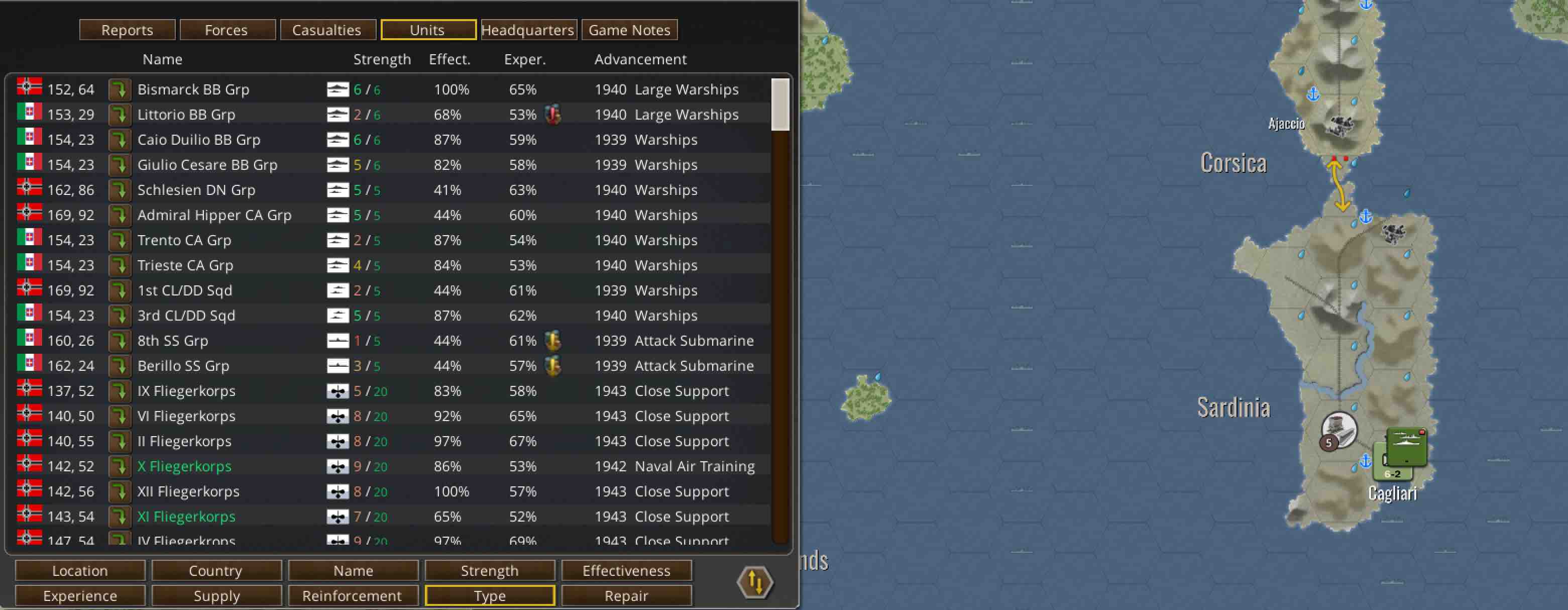This screenshot has width=1568, height=610.
Task: Click the medal icon beside Littorio BB Grp
Action: tap(552, 114)
